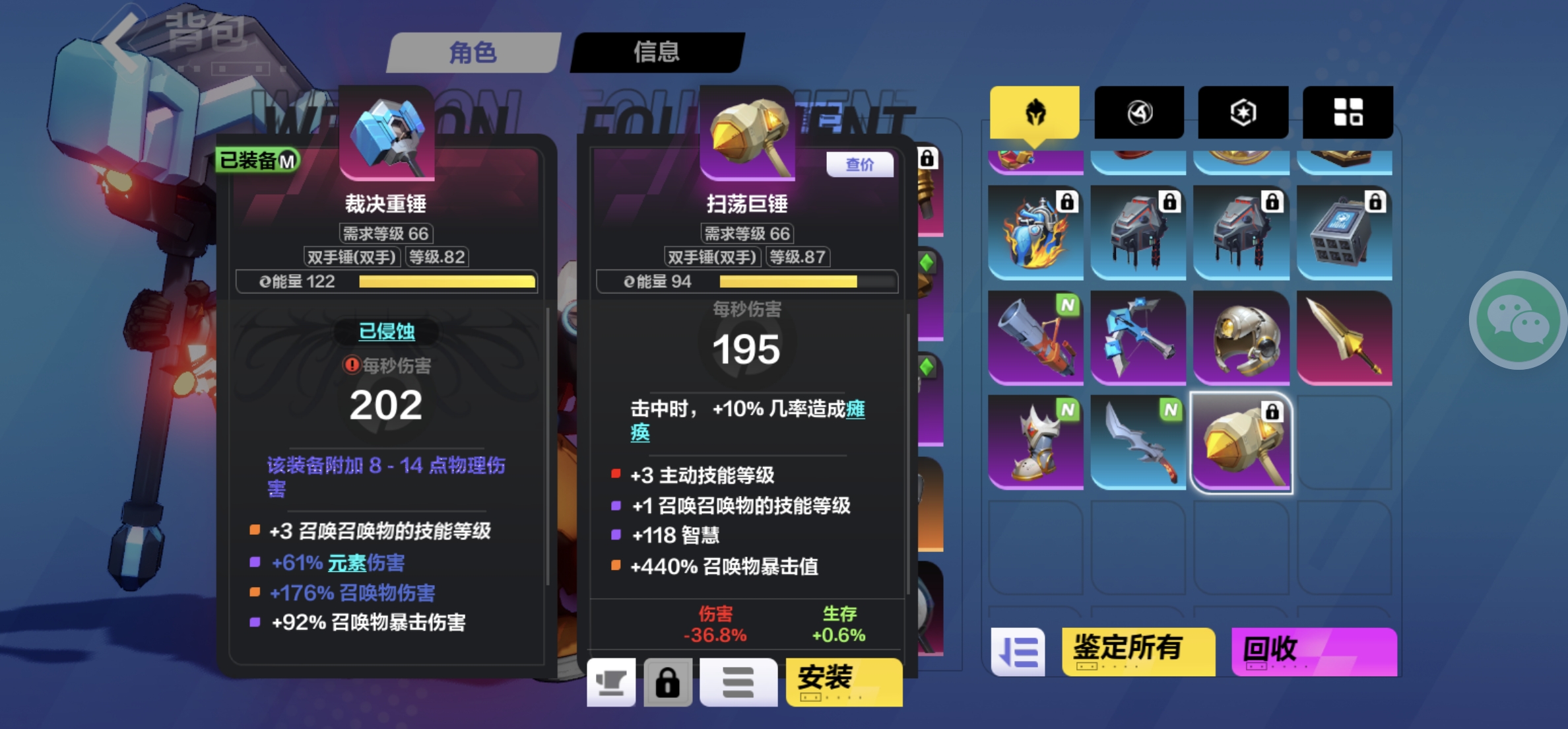Select the hexagon star inventory category icon
The width and height of the screenshot is (1568, 729).
pyautogui.click(x=1243, y=112)
